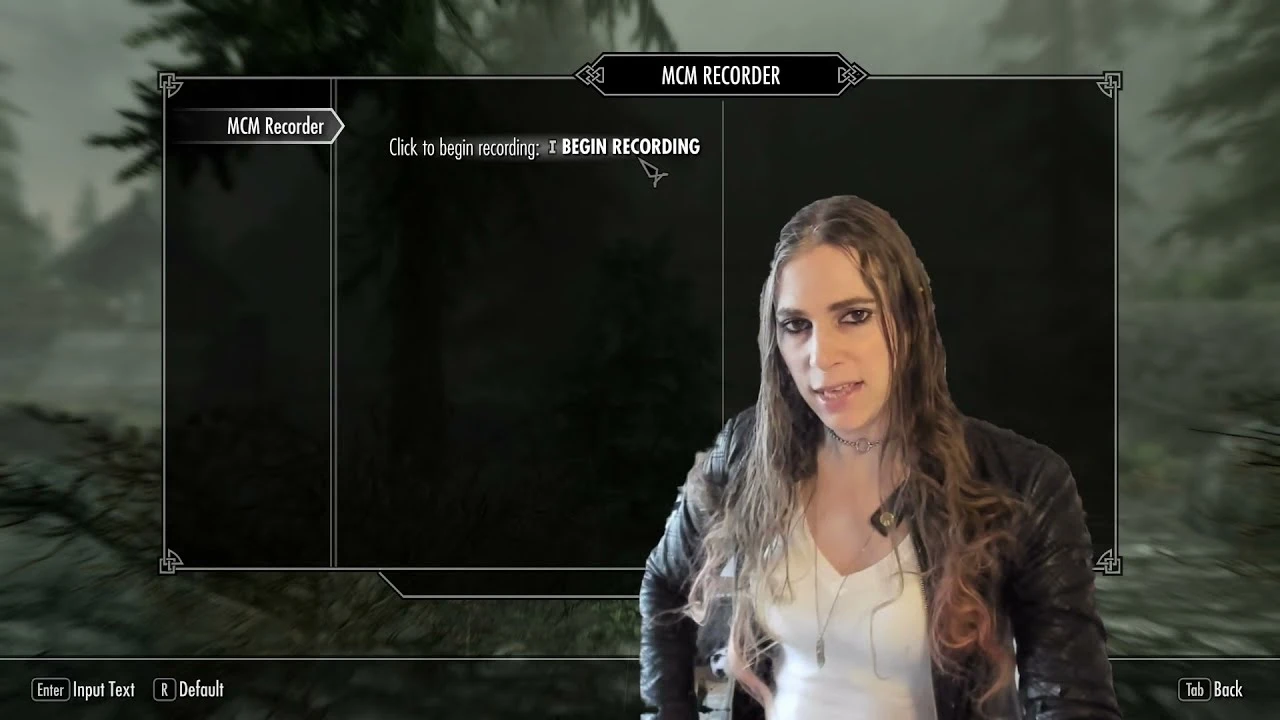
Task: Click the diamond ornament right of MCM RECORDER
Action: coord(851,75)
